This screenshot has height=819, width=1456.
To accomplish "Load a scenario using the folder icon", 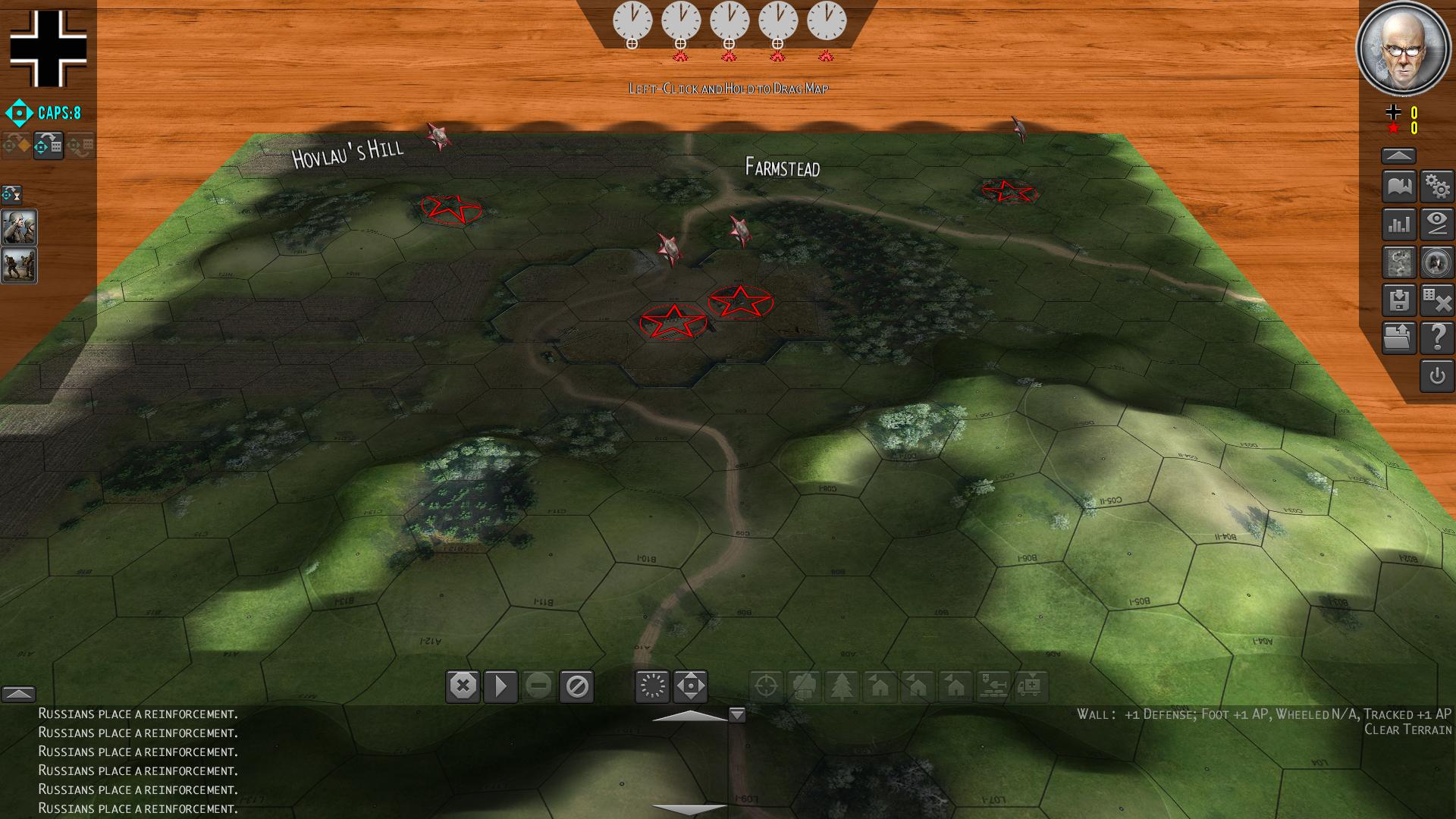I will click(1398, 338).
